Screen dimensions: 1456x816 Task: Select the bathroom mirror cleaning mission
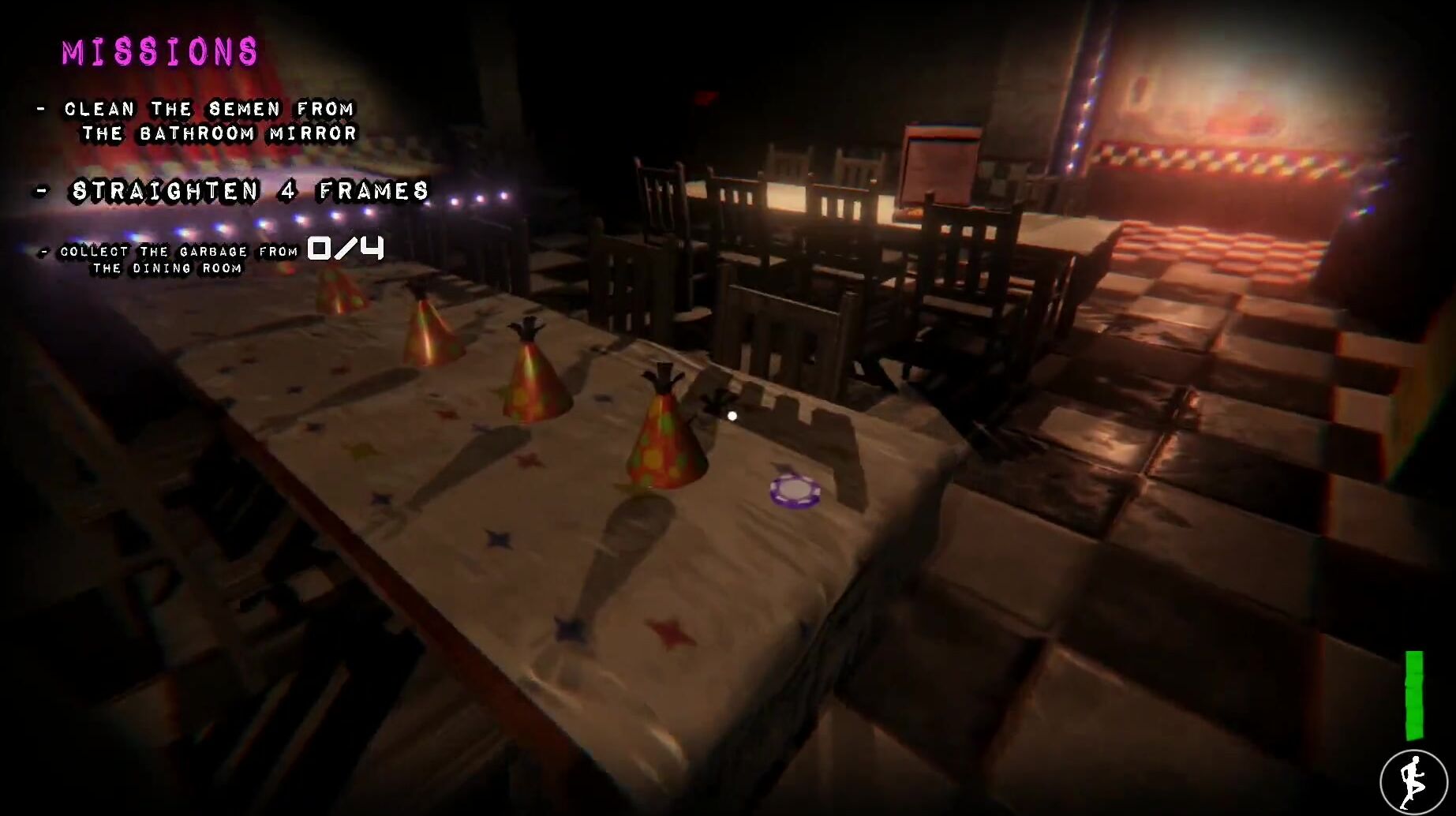tap(210, 121)
